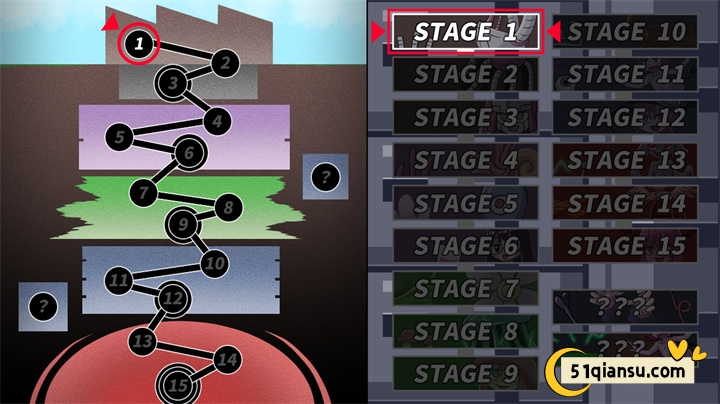Click the question mark tile near node 12
The image size is (720, 404).
point(43,307)
